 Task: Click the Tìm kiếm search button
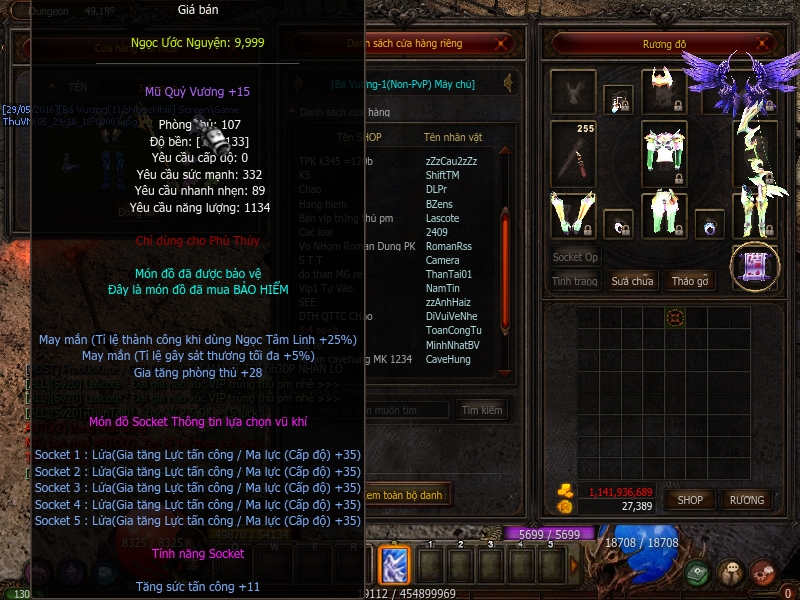coord(482,410)
